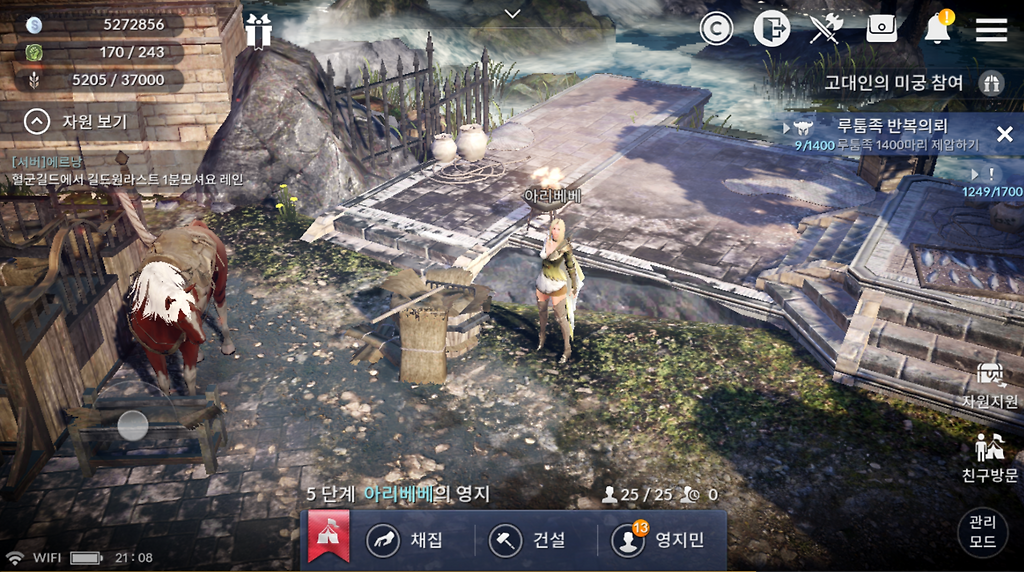1024x572 pixels.
Task: Tap the exit door icon
Action: pyautogui.click(x=771, y=29)
